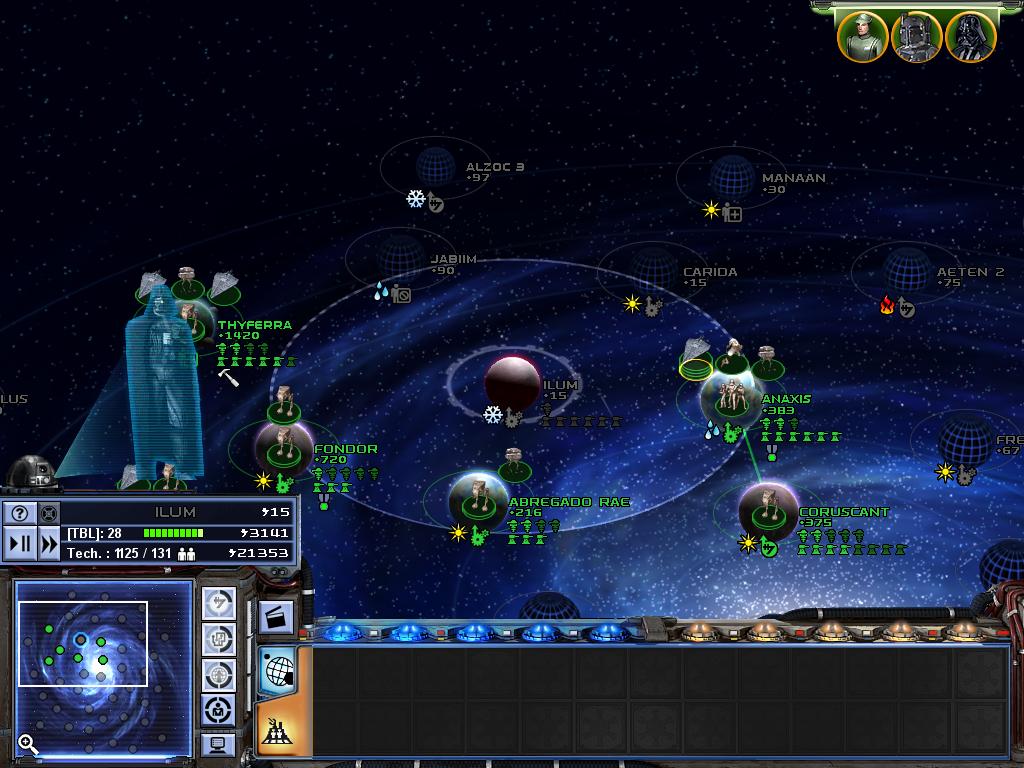
Task: Click the credits filter button beside minimap
Action: tap(219, 604)
